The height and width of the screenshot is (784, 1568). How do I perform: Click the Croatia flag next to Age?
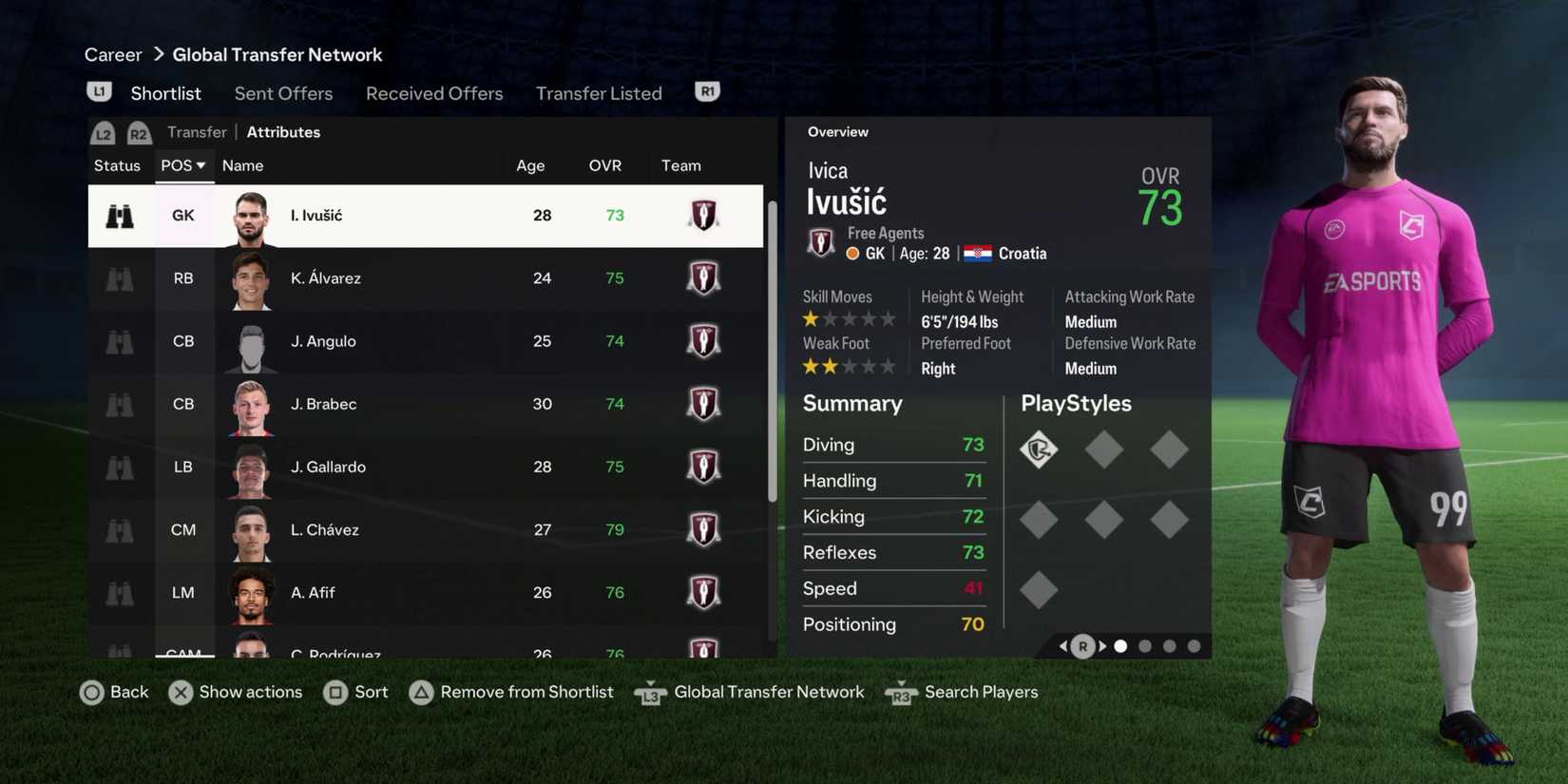tap(976, 253)
